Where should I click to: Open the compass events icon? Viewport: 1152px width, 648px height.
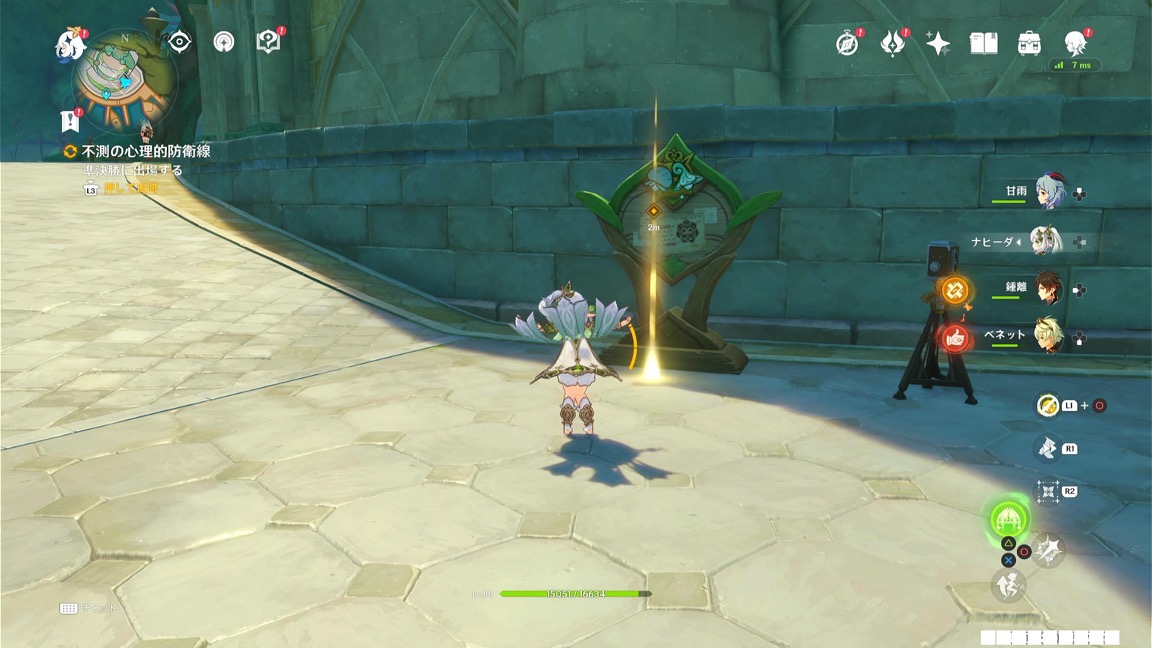point(847,43)
